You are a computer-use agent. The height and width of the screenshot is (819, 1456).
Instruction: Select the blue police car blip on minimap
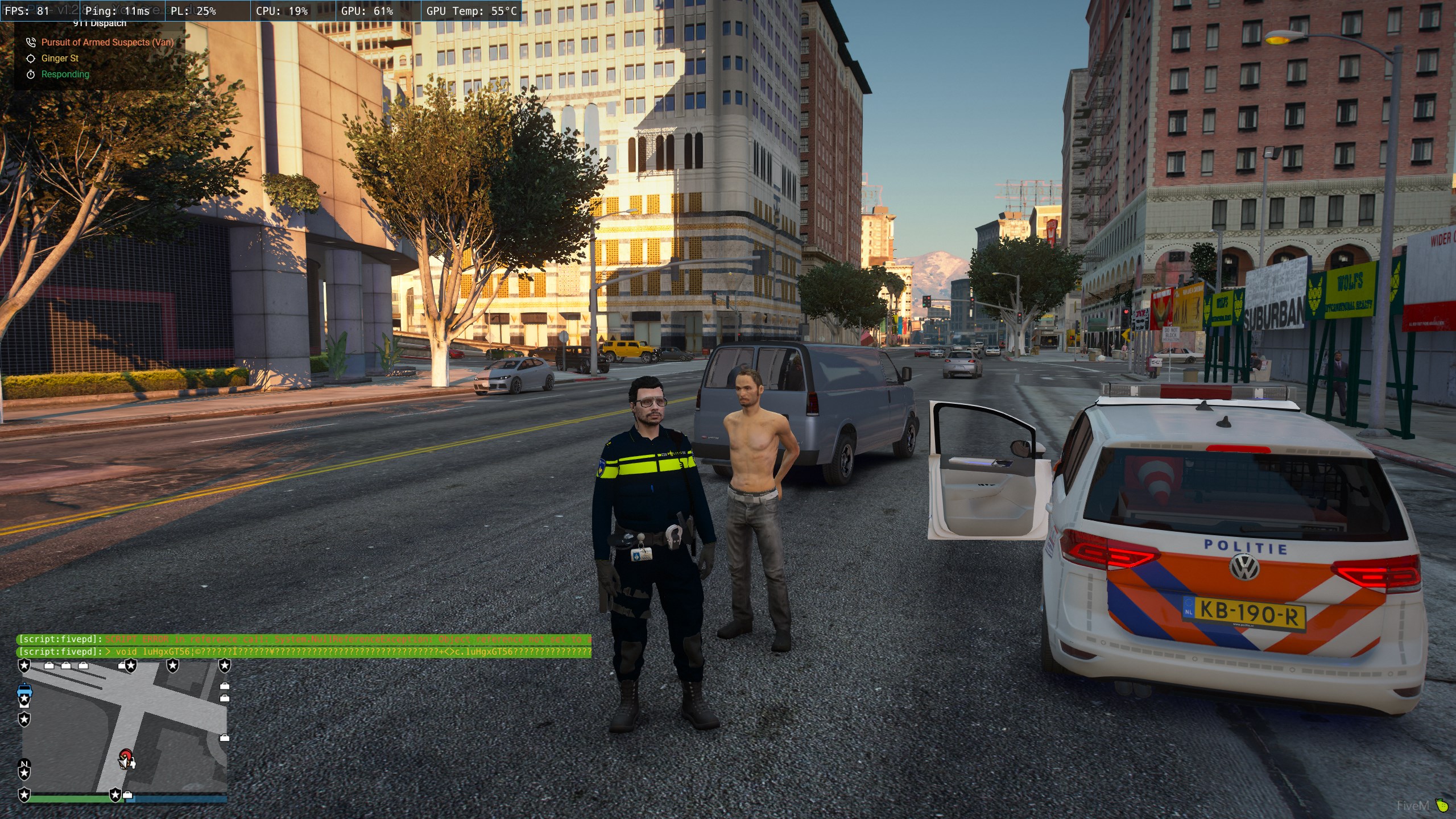click(25, 690)
